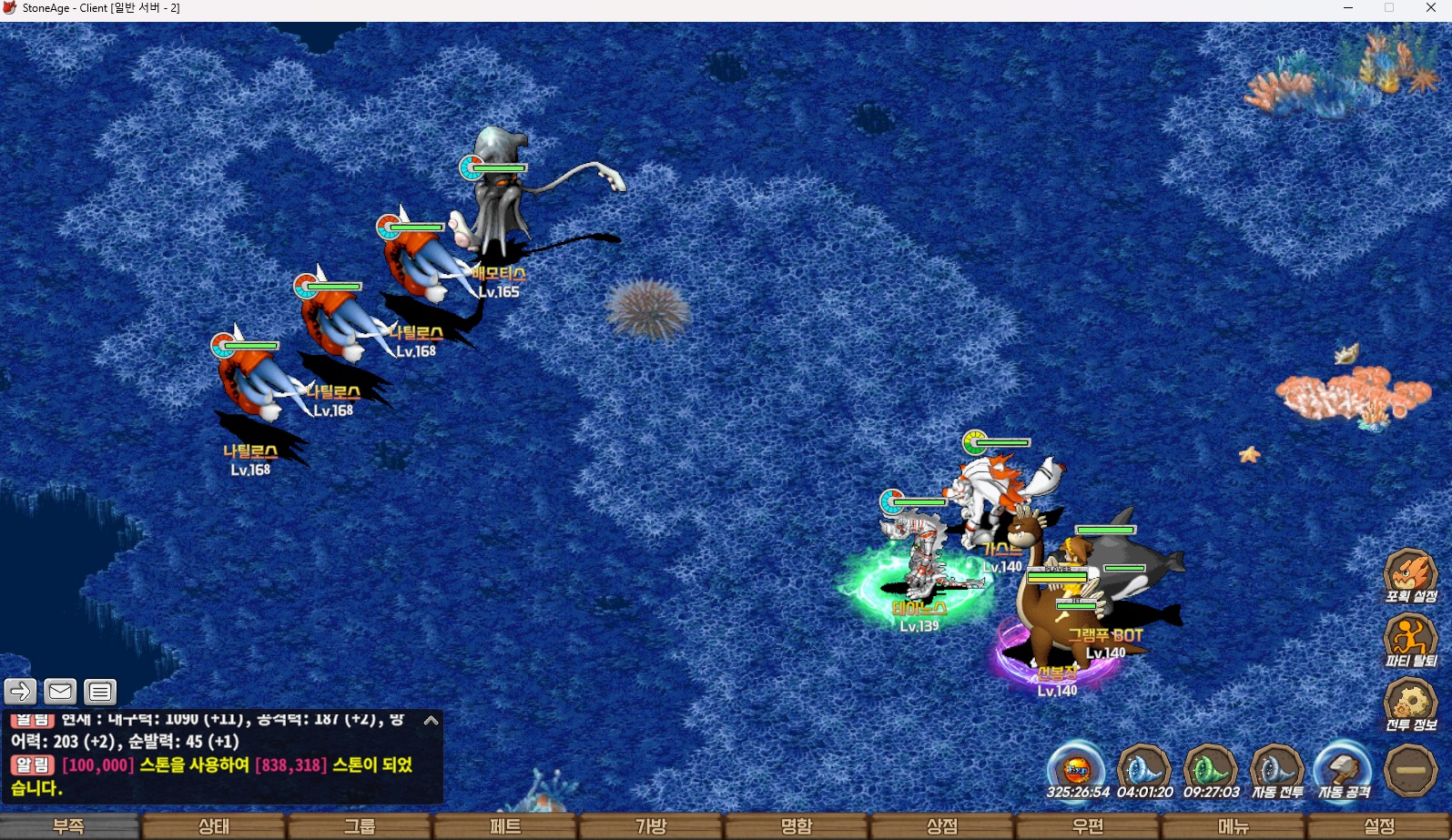Close the StoneAge client window
Image resolution: width=1452 pixels, height=840 pixels.
[1430, 8]
